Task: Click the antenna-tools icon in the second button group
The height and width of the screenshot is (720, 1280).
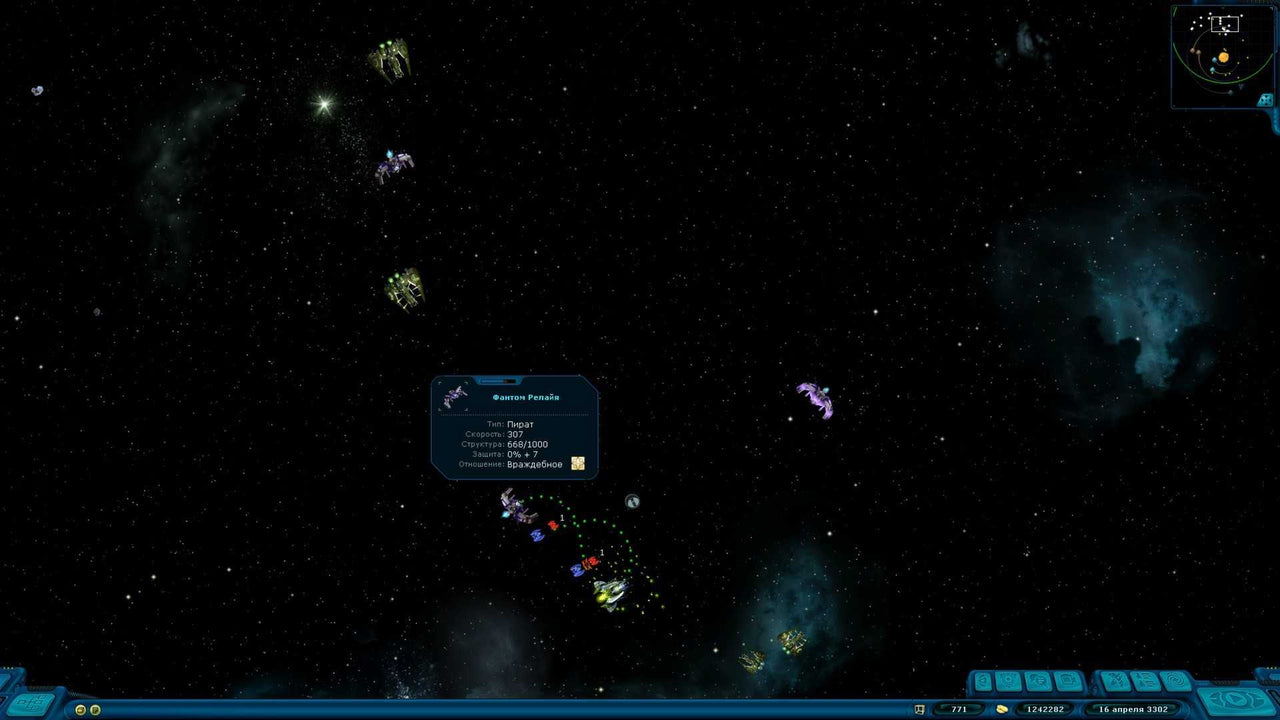Action: pos(1114,680)
